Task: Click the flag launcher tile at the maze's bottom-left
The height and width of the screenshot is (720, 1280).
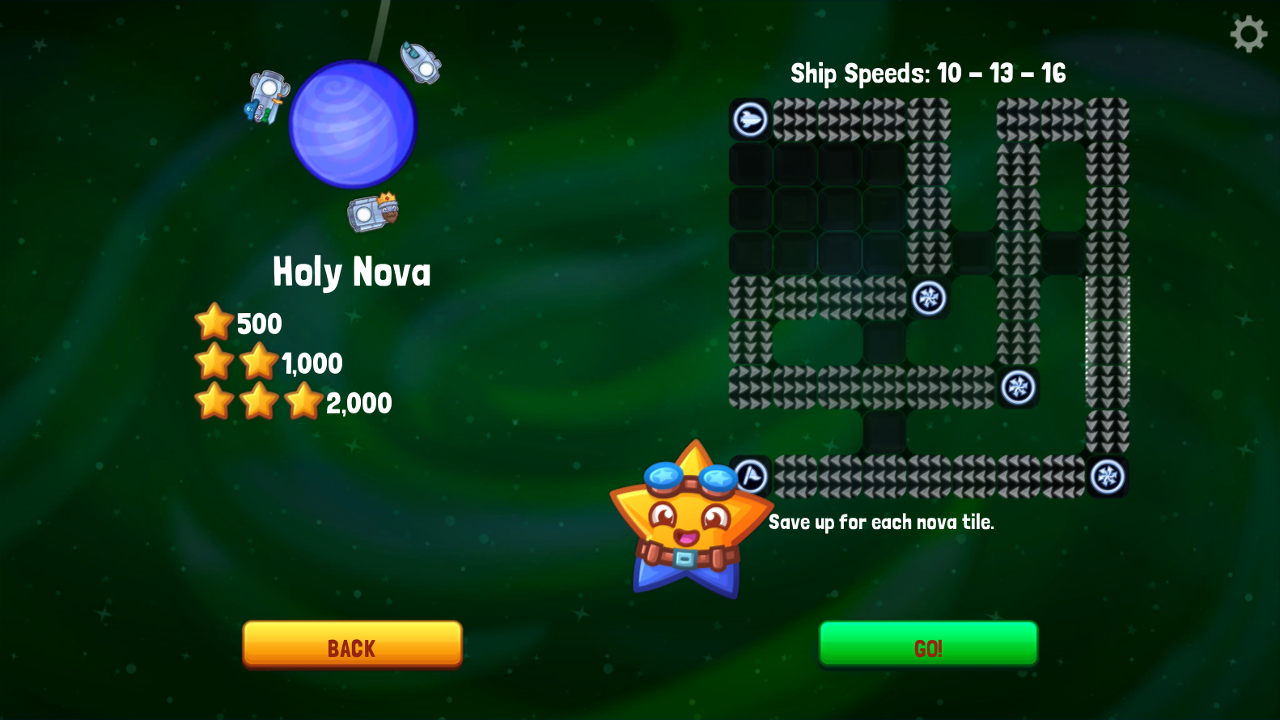Action: click(x=751, y=476)
